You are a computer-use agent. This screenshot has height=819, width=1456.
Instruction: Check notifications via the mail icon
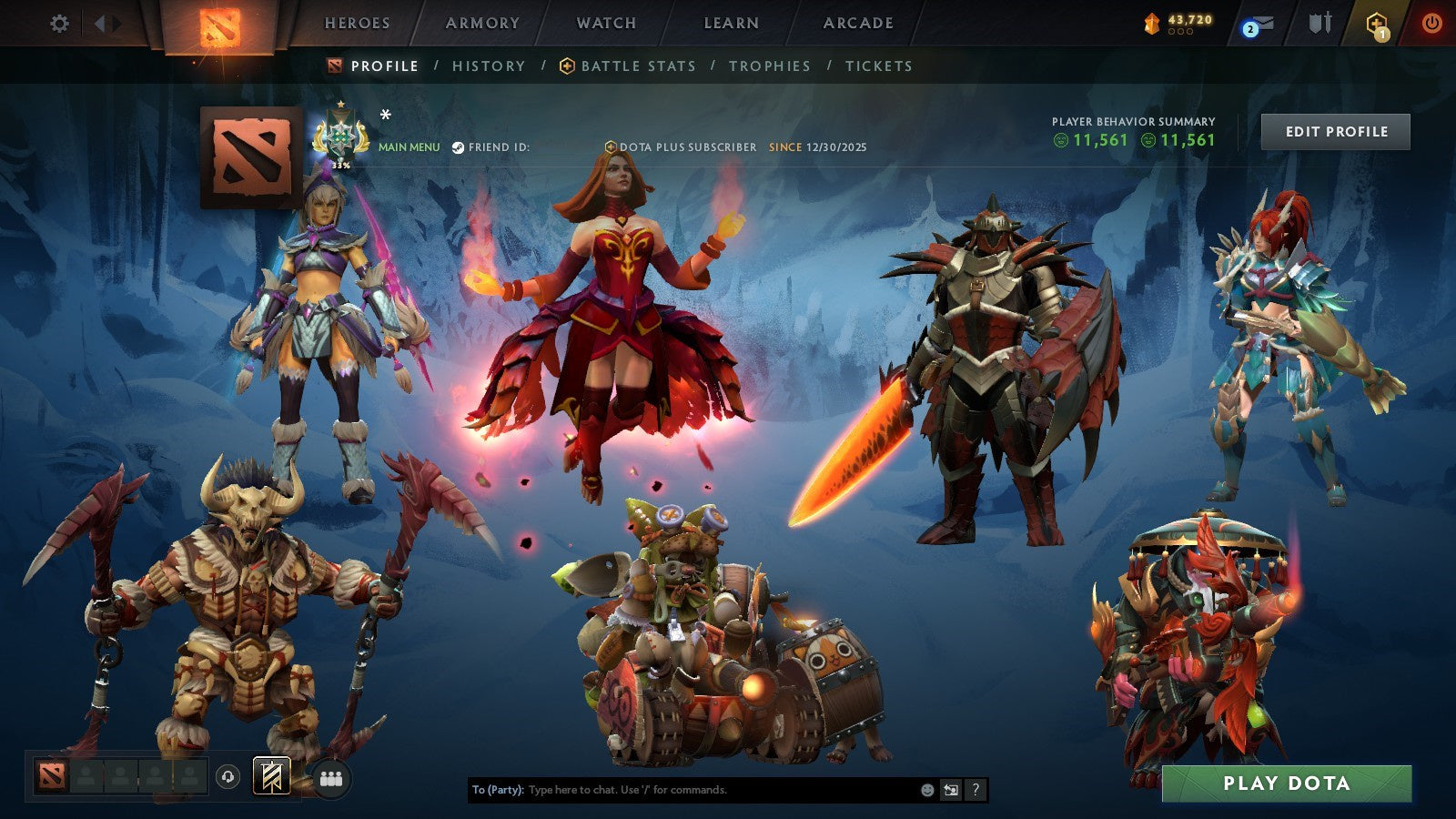[x=1254, y=23]
